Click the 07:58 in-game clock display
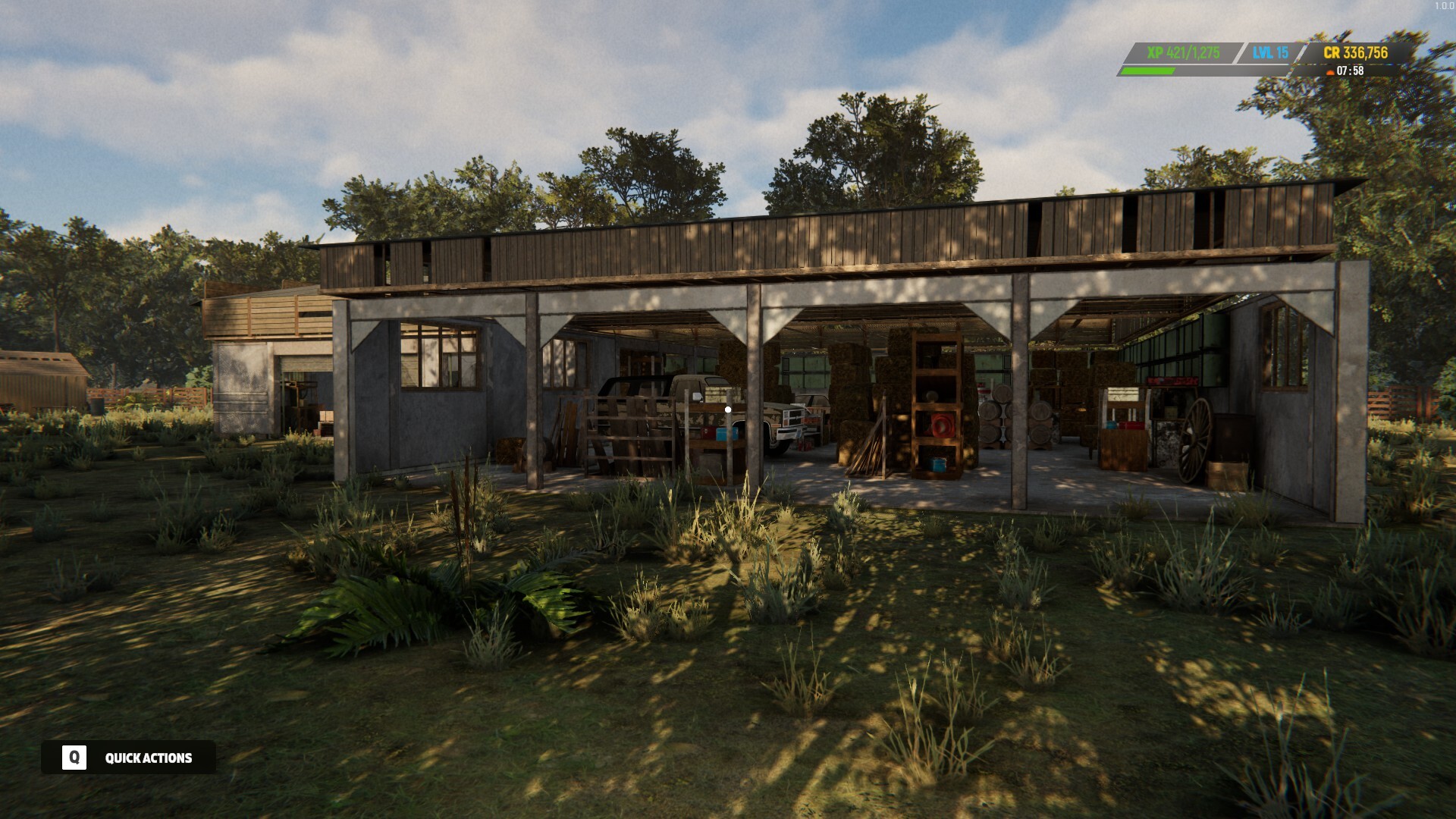 1352,72
